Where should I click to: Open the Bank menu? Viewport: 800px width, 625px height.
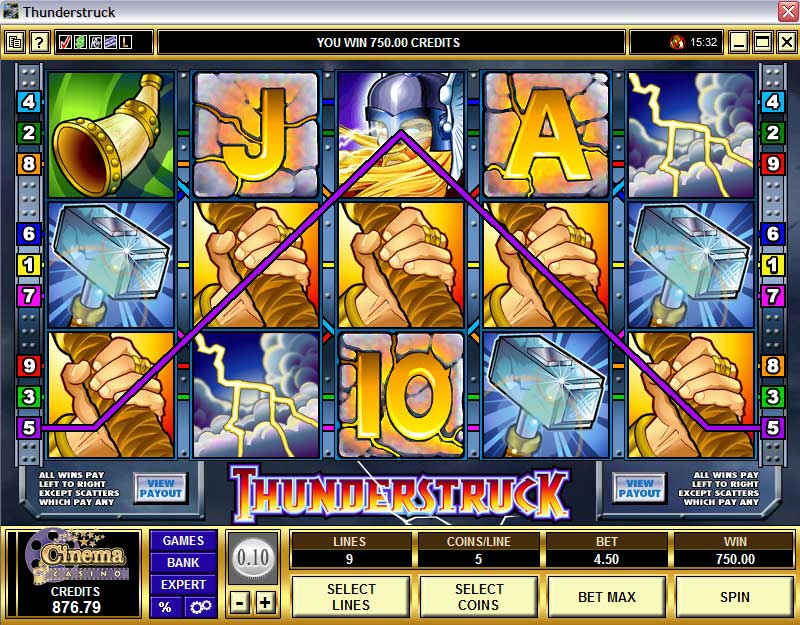[183, 563]
